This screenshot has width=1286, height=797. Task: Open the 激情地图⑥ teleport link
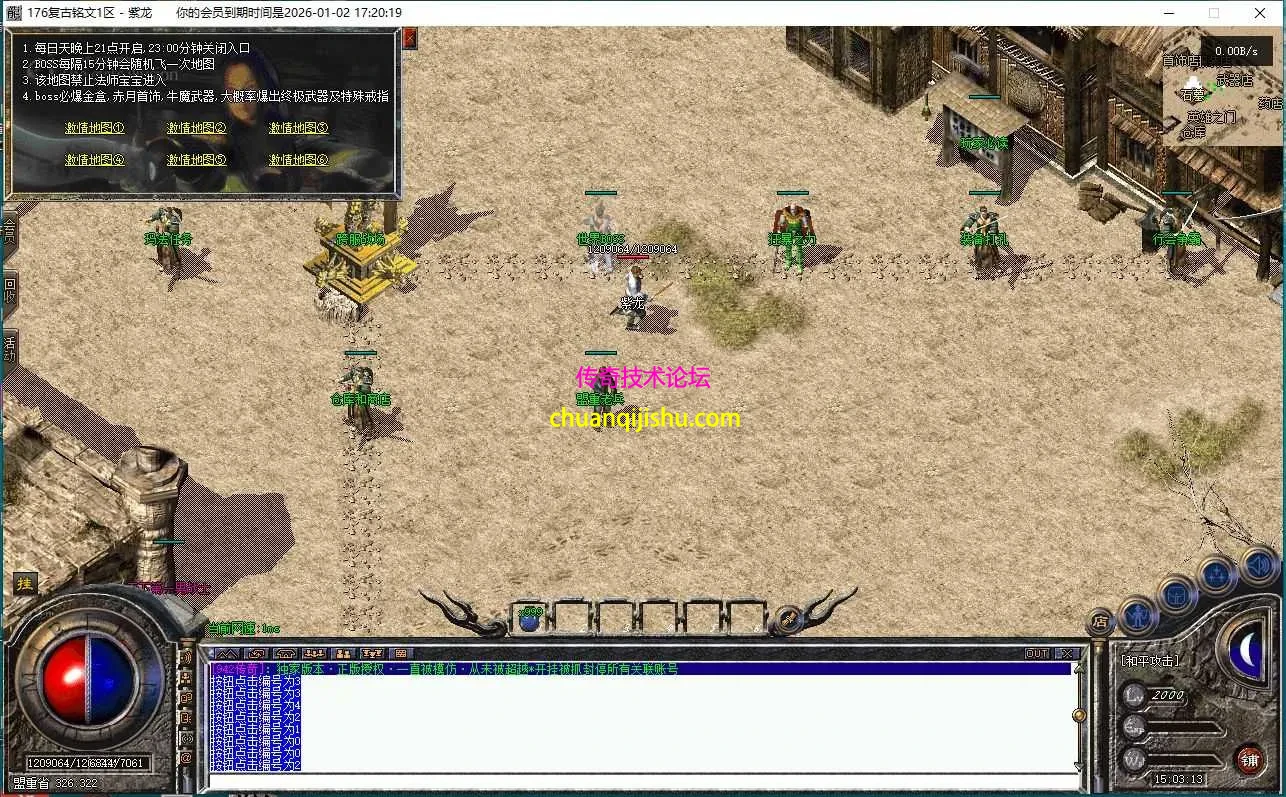(298, 160)
